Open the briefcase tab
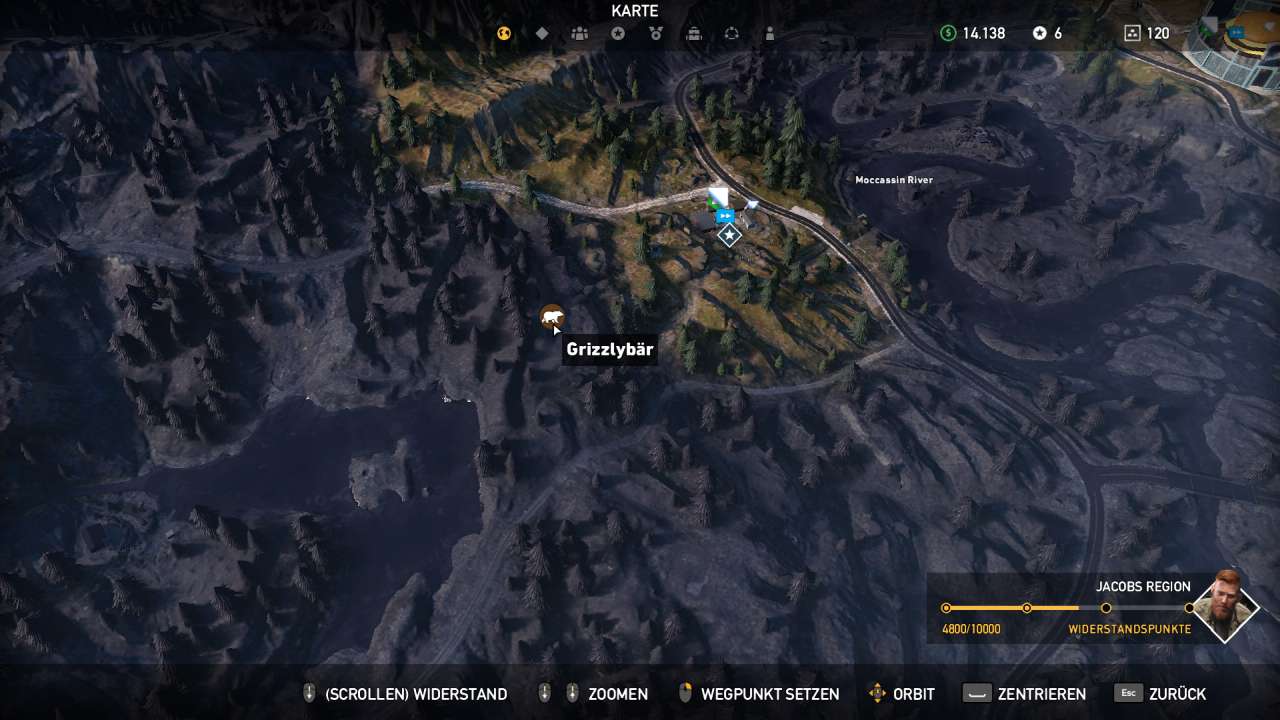The height and width of the screenshot is (720, 1280). [694, 33]
